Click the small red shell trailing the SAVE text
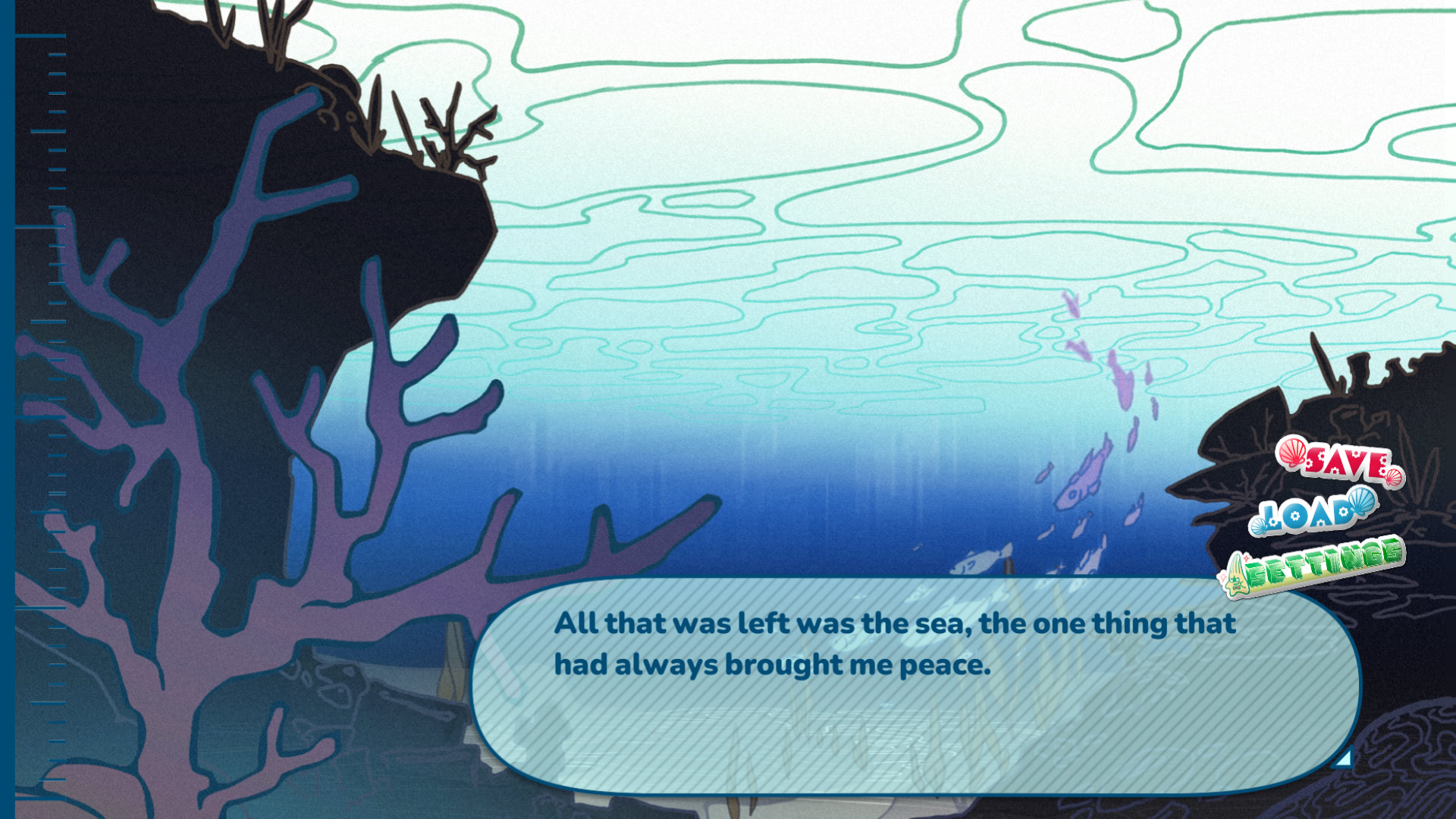Viewport: 1456px width, 819px height. 1394,476
